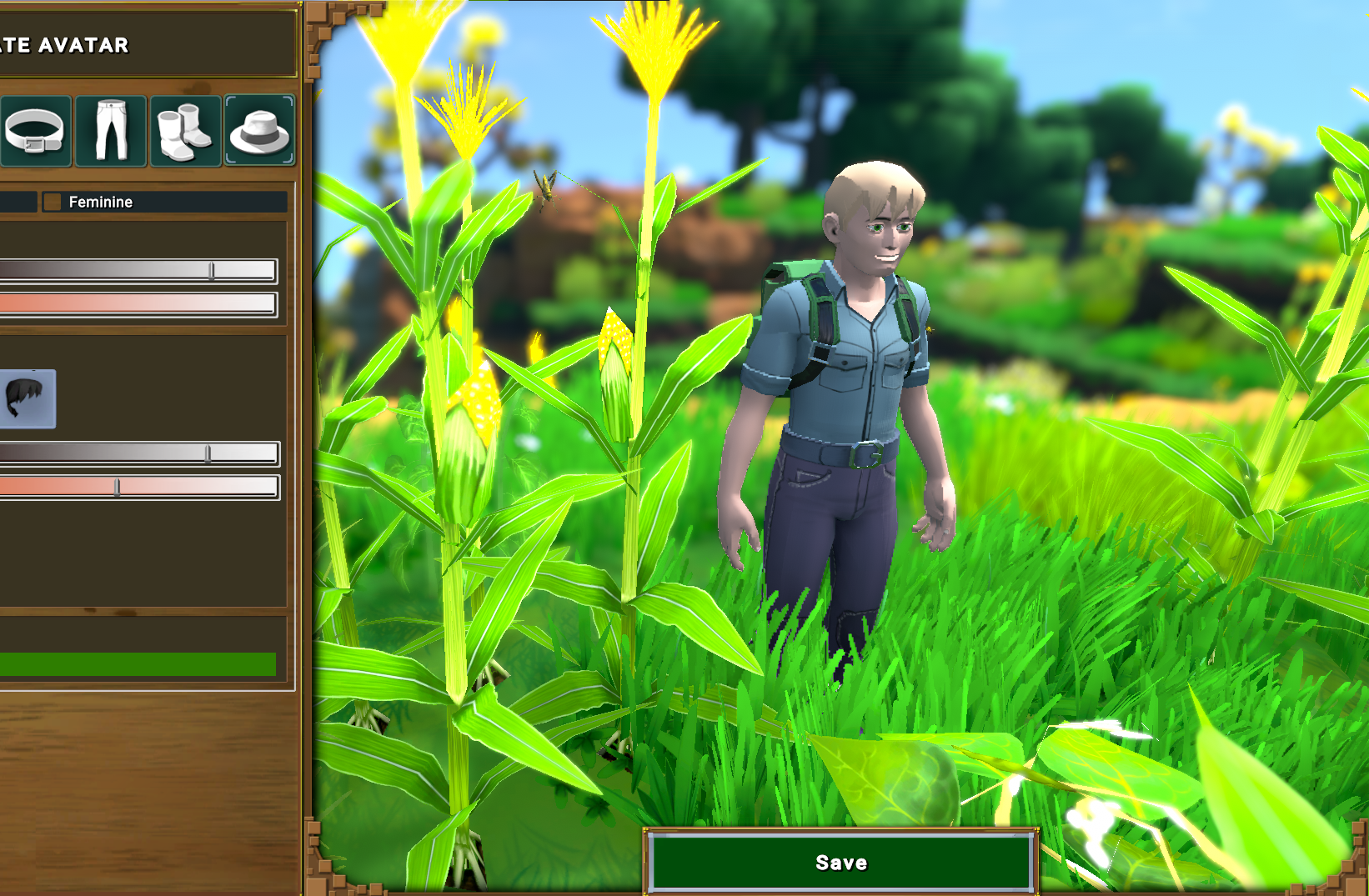Viewport: 1369px width, 896px height.
Task: Toggle the Feminine checkbox
Action: pos(53,202)
